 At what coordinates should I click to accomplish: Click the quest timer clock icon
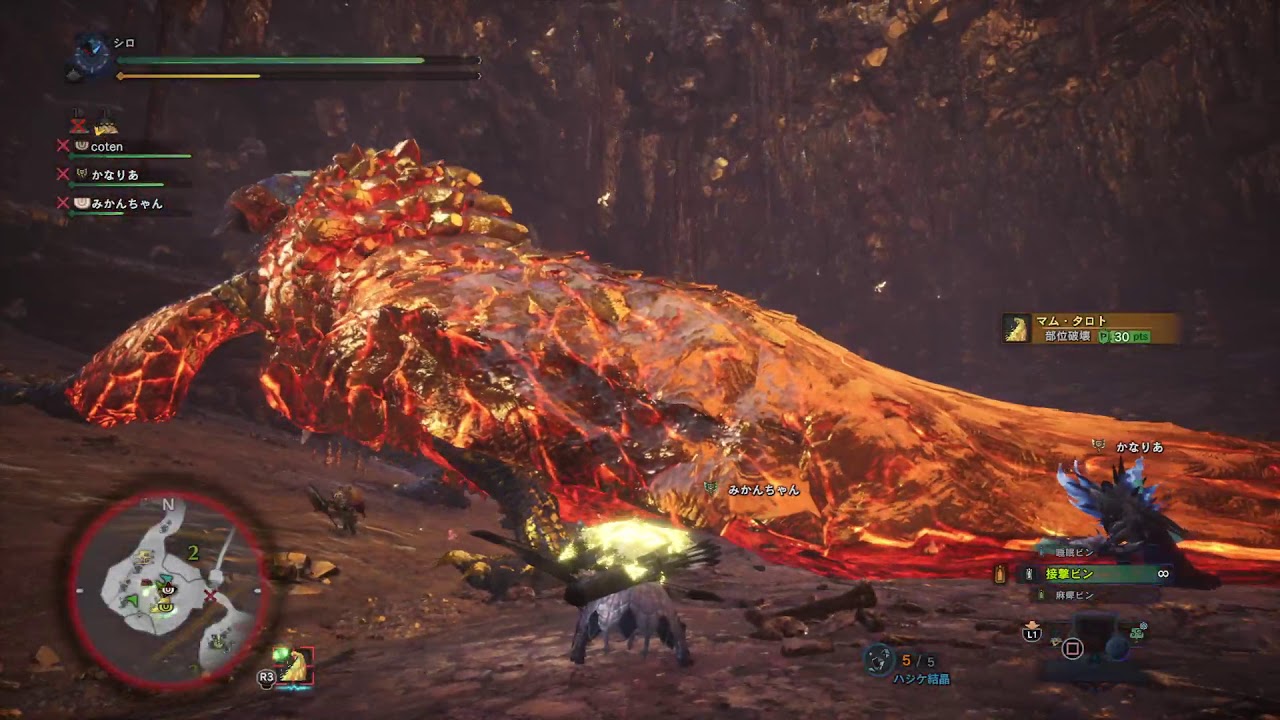tap(93, 54)
